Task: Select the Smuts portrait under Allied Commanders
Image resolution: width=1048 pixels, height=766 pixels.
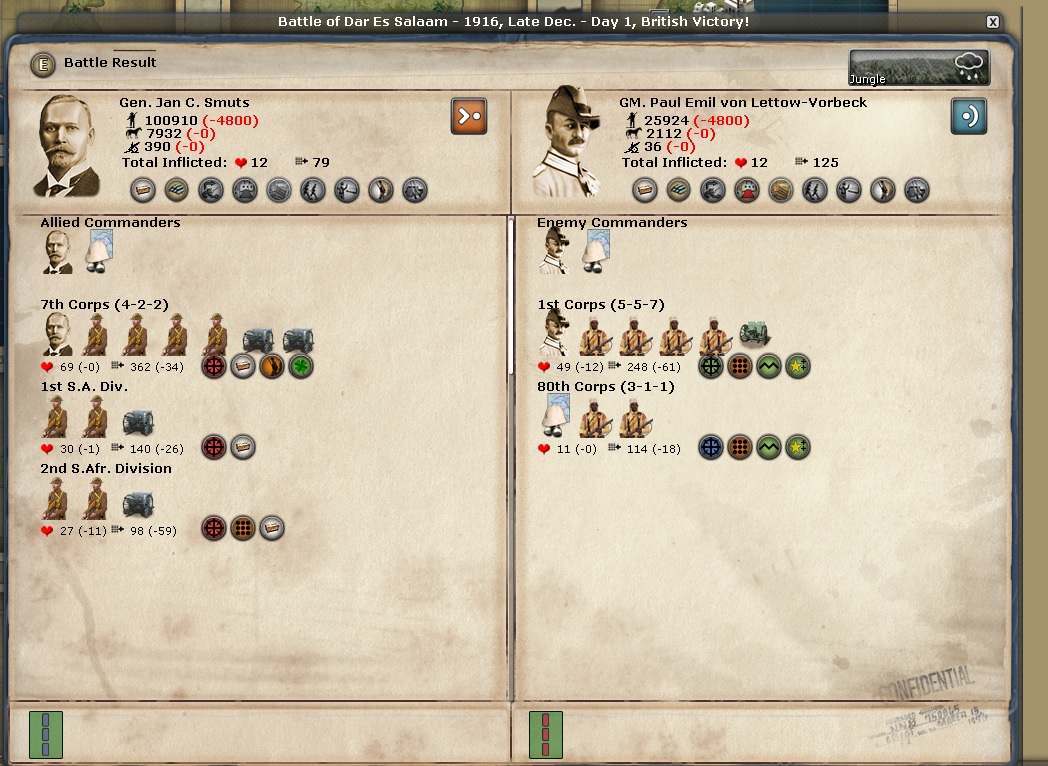Action: coord(58,252)
